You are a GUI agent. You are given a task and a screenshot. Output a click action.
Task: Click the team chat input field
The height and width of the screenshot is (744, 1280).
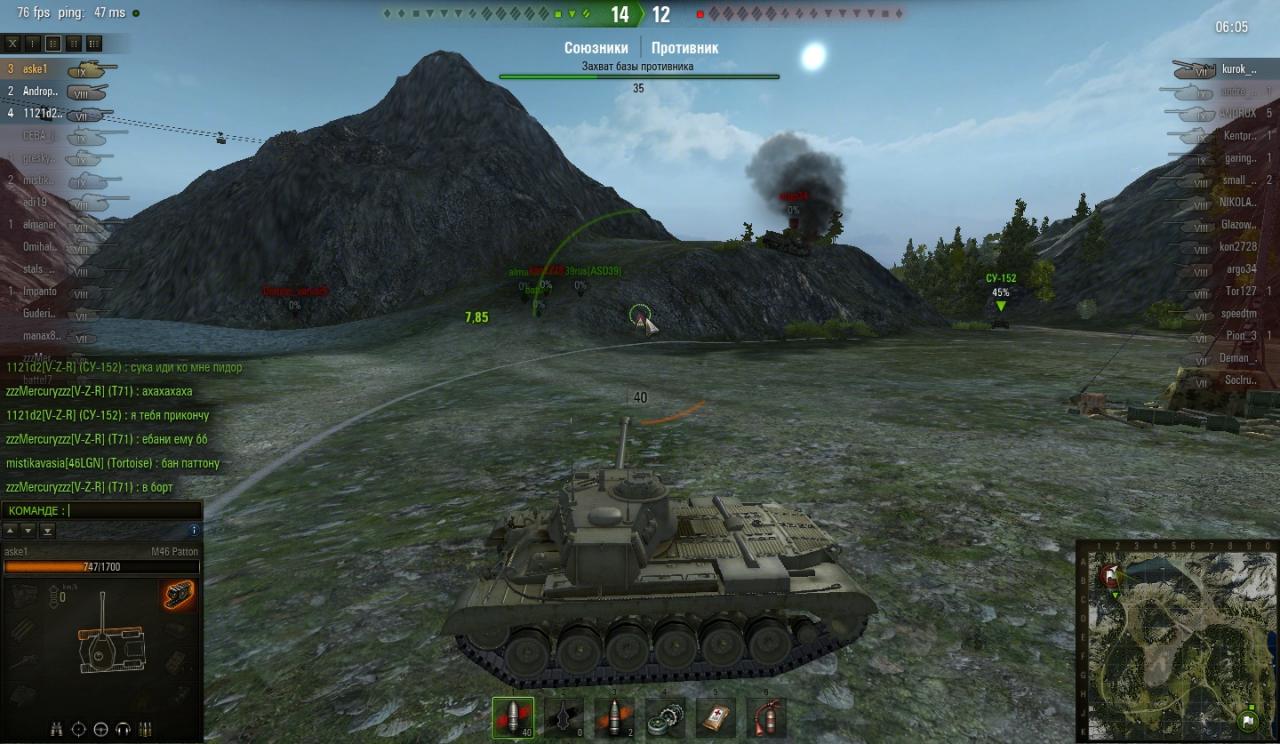click(x=130, y=511)
